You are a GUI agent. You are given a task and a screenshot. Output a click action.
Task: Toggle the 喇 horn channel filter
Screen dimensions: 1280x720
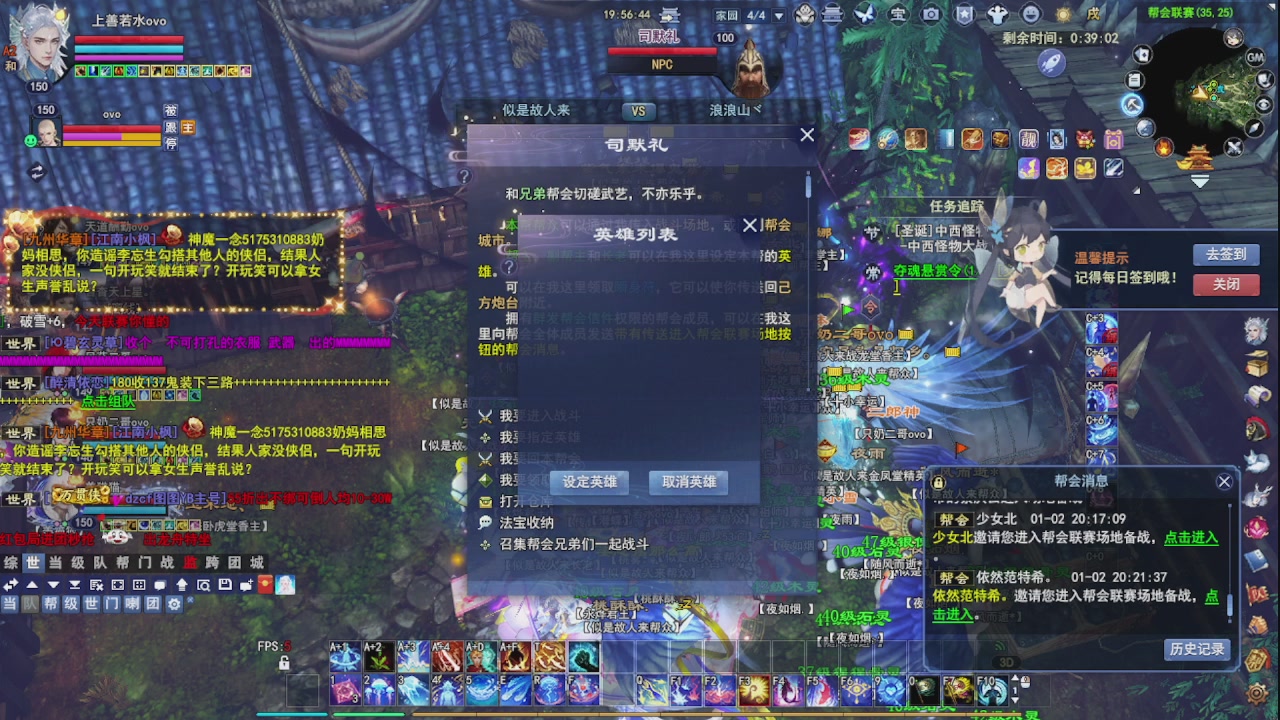coord(132,603)
